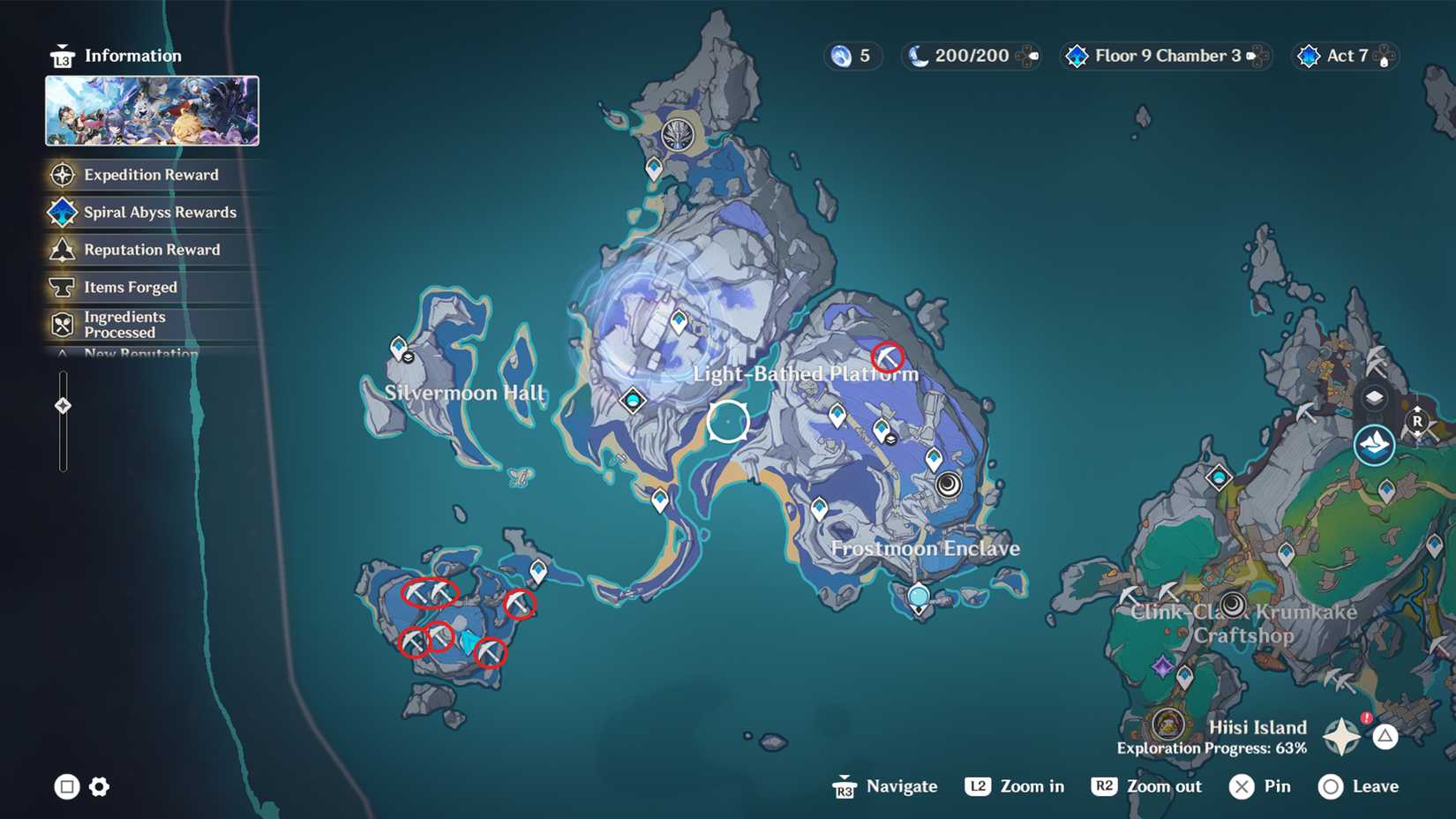Screen dimensions: 1456x819
Task: Click the event banner thumbnail under Information
Action: coord(152,112)
